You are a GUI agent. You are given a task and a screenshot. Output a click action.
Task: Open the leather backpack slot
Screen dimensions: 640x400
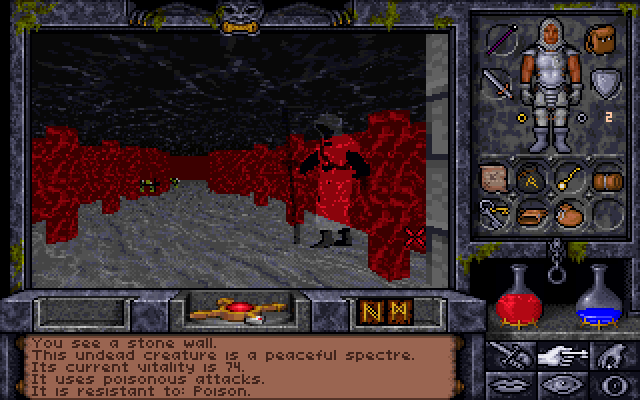pos(603,41)
